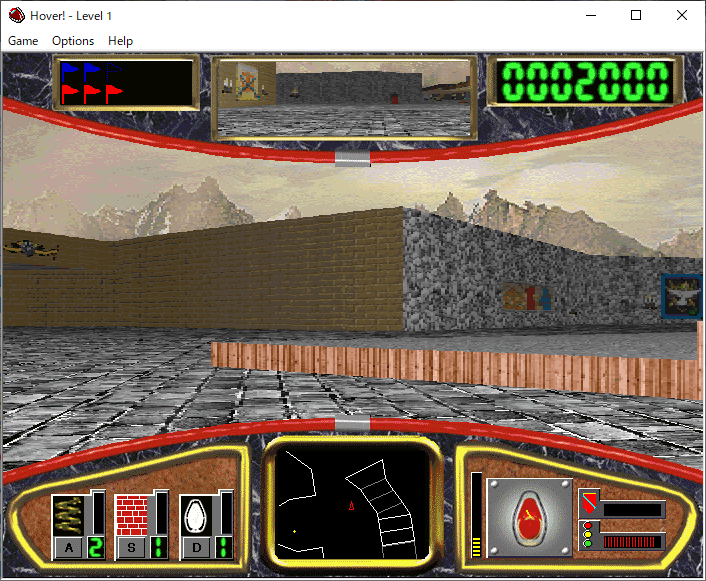The image size is (706, 581).
Task: Open the Help menu
Action: [120, 41]
